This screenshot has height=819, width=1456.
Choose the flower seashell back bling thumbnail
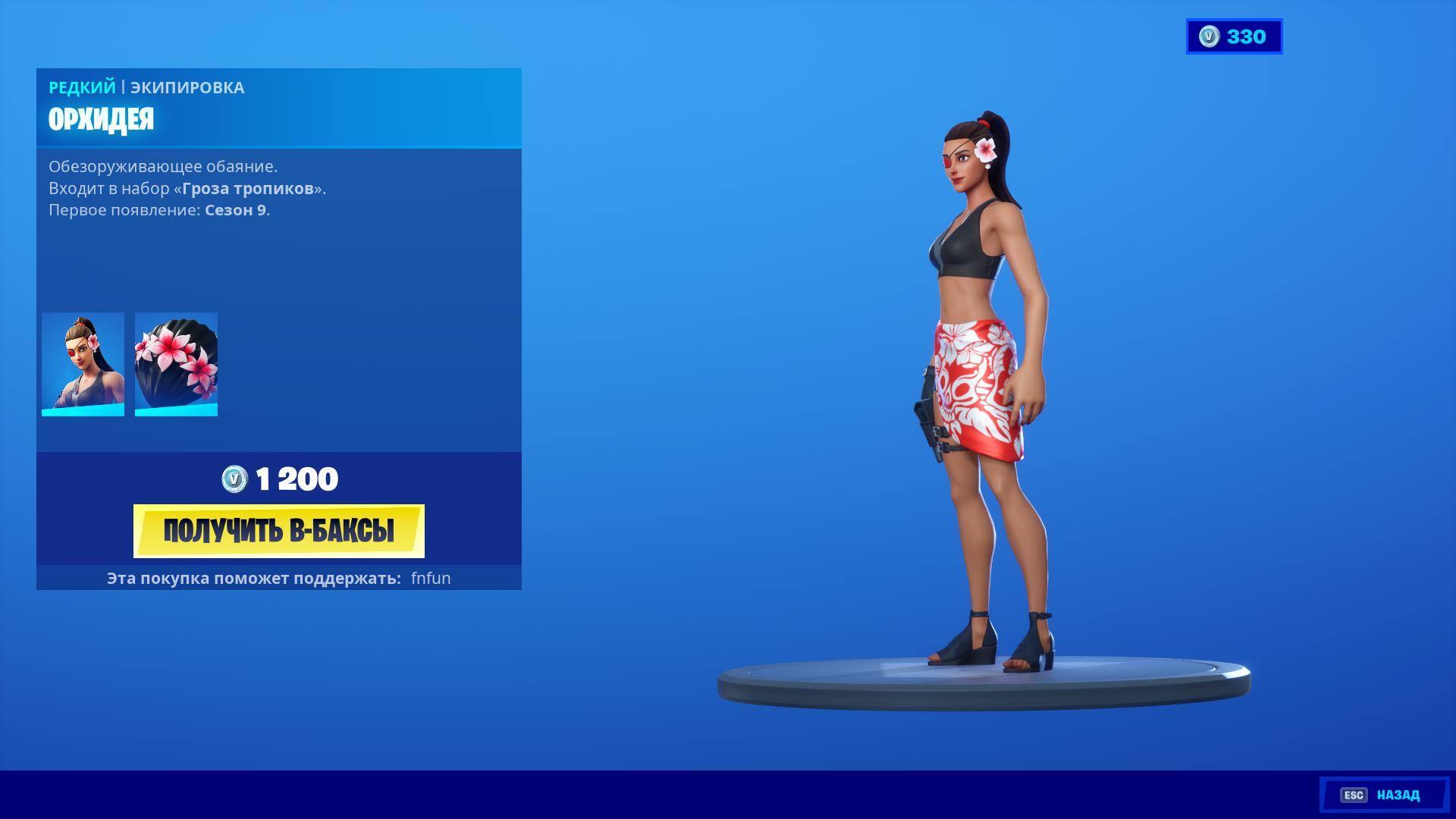pos(176,364)
